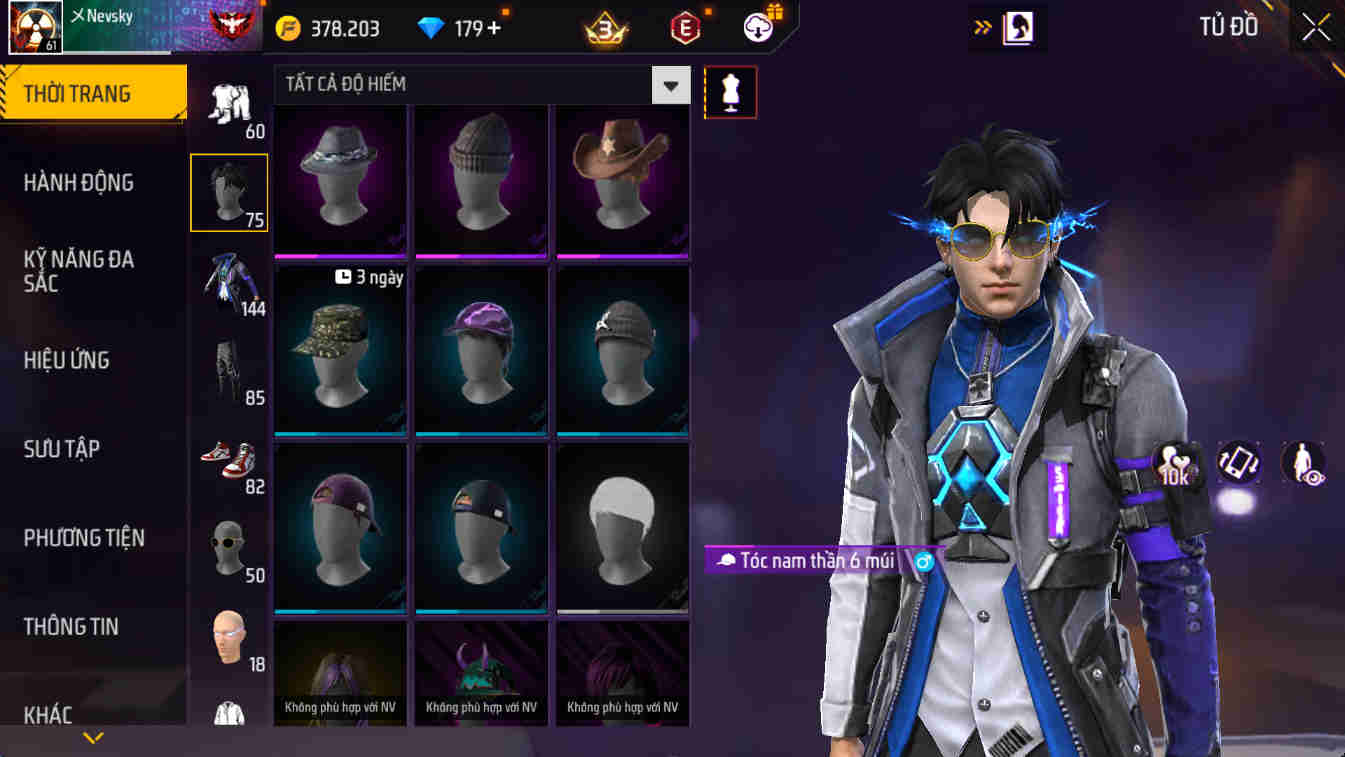1345x757 pixels.
Task: Tap the rotate device icon beside the character
Action: [x=1239, y=463]
